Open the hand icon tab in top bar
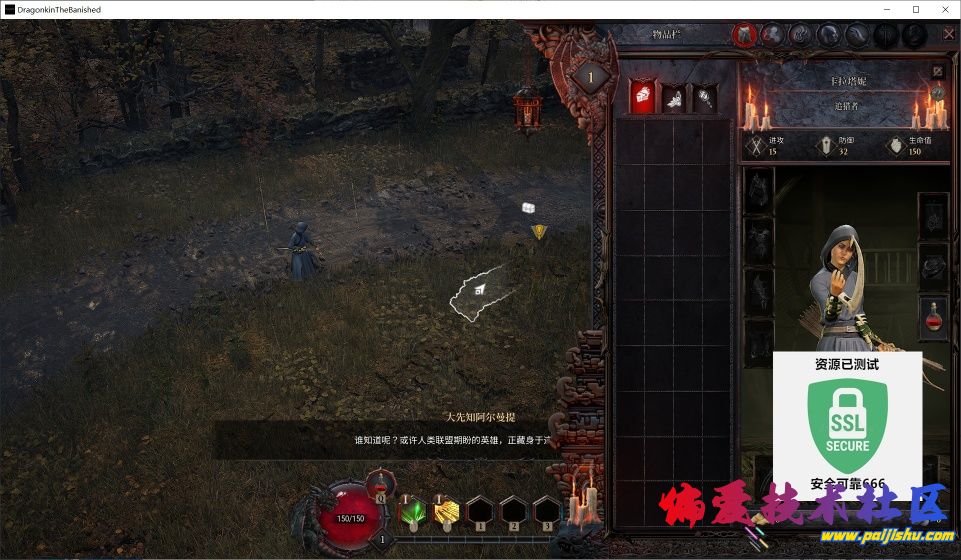Viewport: 961px width, 560px height. (x=772, y=35)
